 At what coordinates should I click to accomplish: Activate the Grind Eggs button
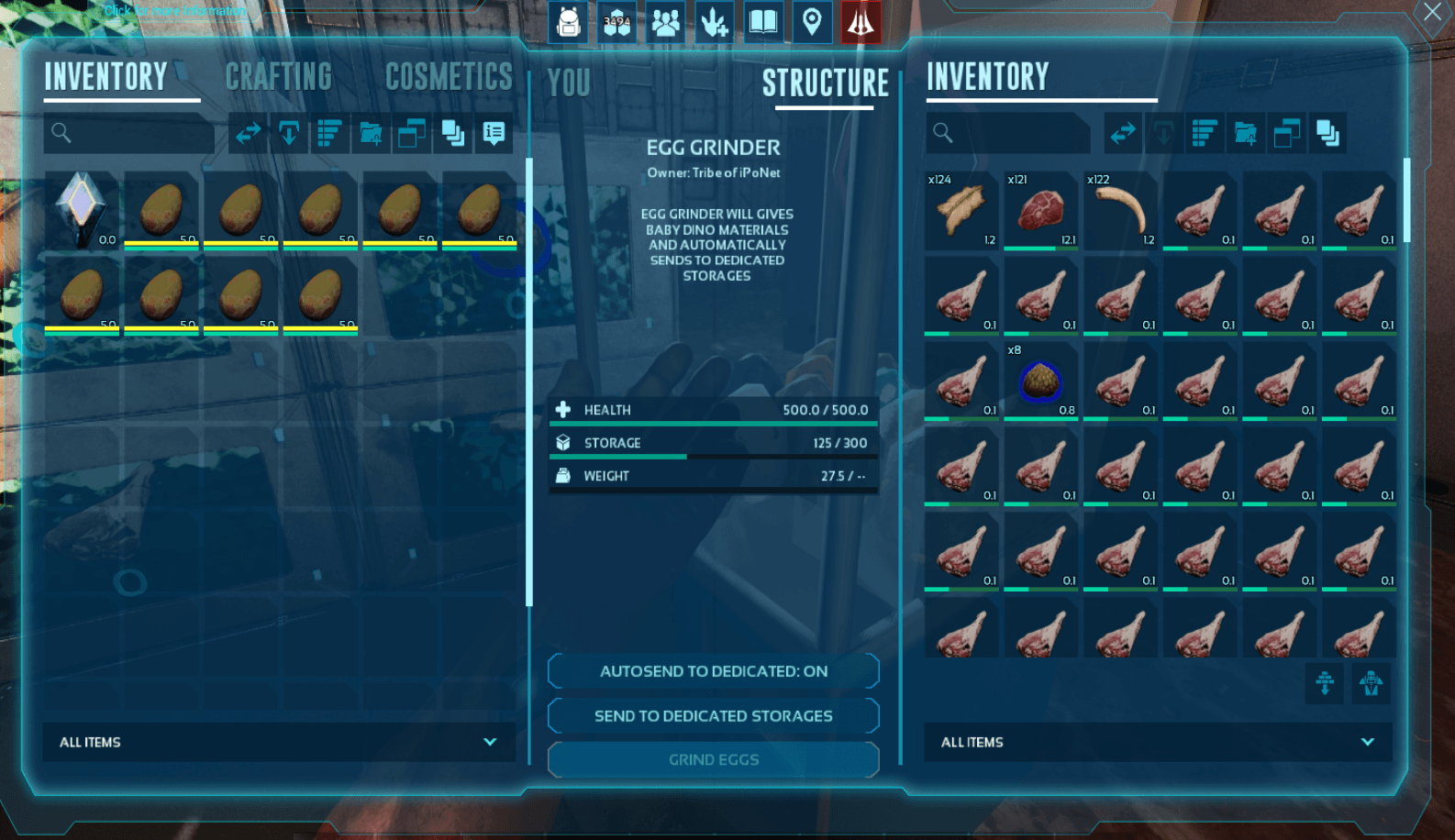[x=714, y=760]
